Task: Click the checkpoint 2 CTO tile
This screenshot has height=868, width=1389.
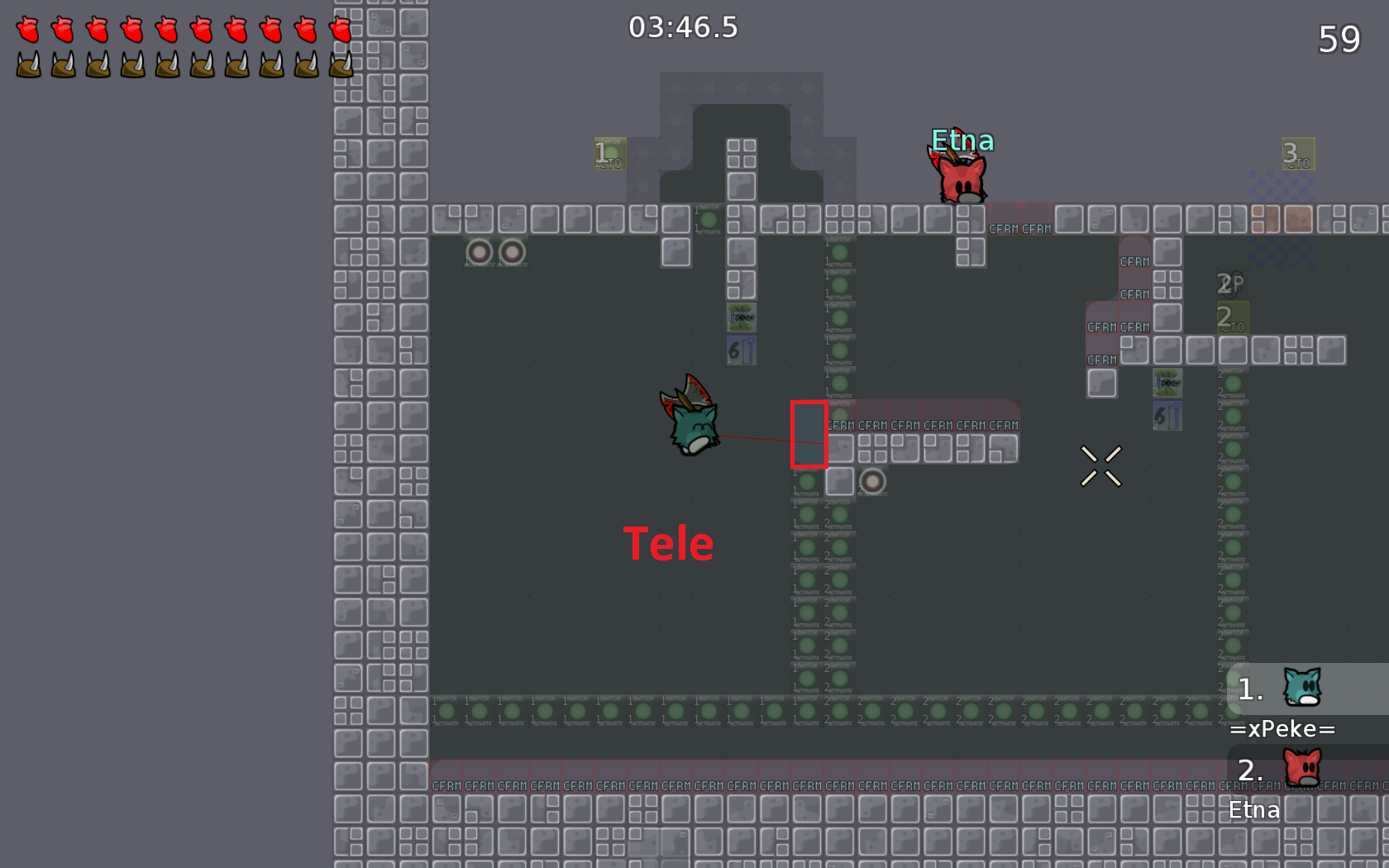Action: coord(1231,317)
